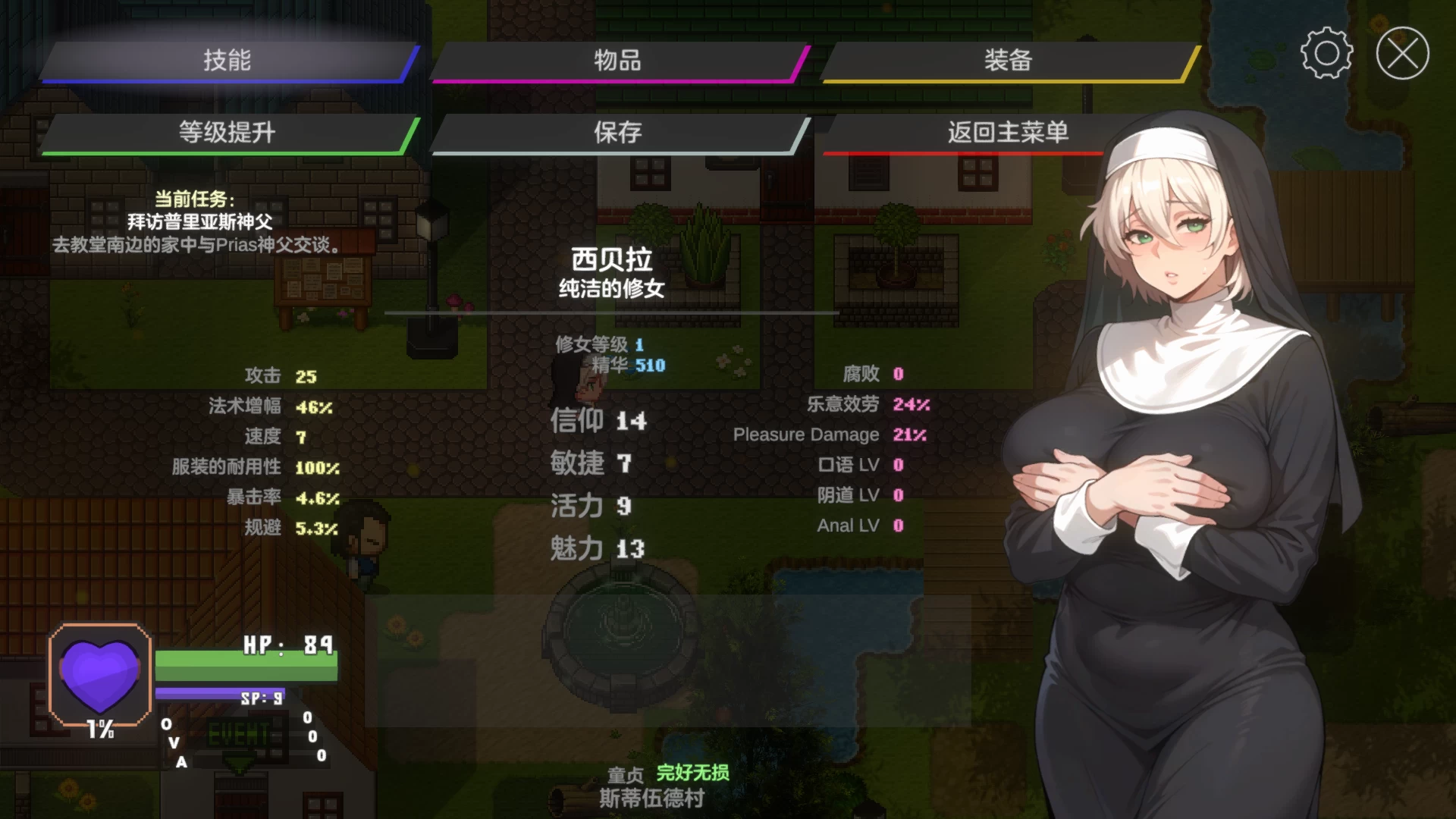Click the 保存 save button

(616, 131)
